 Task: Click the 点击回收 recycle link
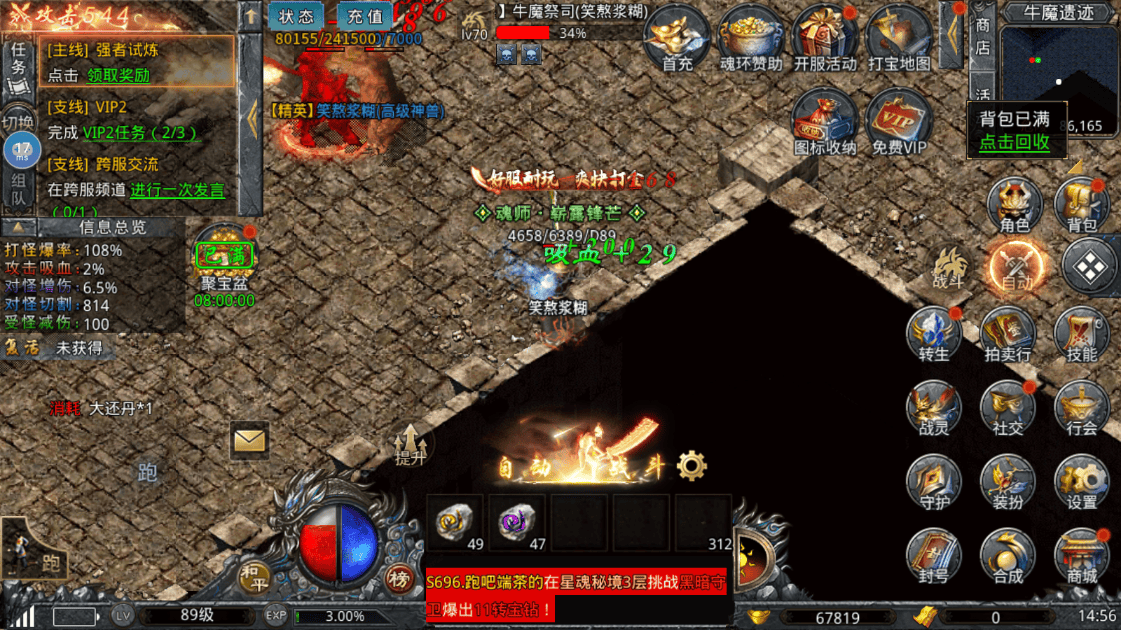[x=1014, y=142]
